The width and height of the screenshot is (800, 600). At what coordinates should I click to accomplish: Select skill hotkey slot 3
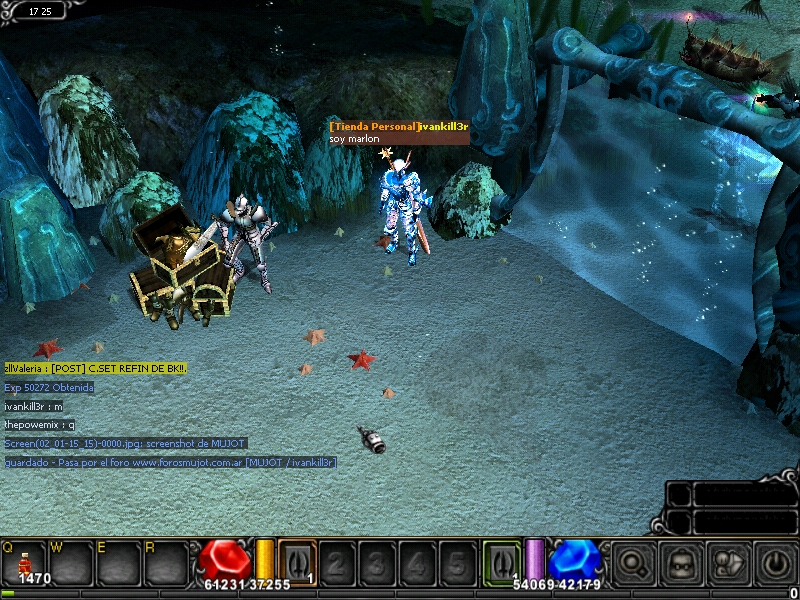377,563
